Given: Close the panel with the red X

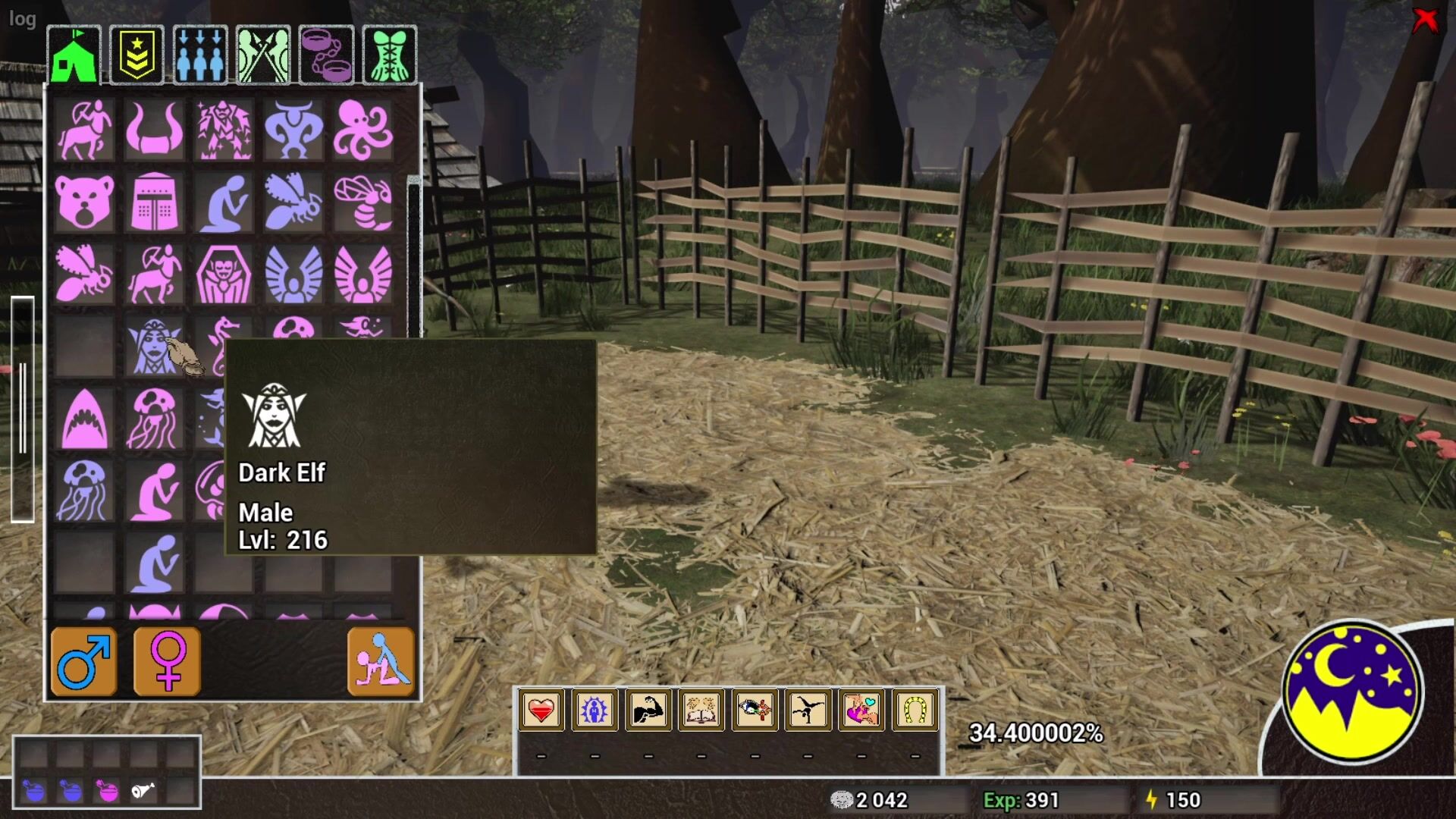Looking at the screenshot, I should point(1425,20).
